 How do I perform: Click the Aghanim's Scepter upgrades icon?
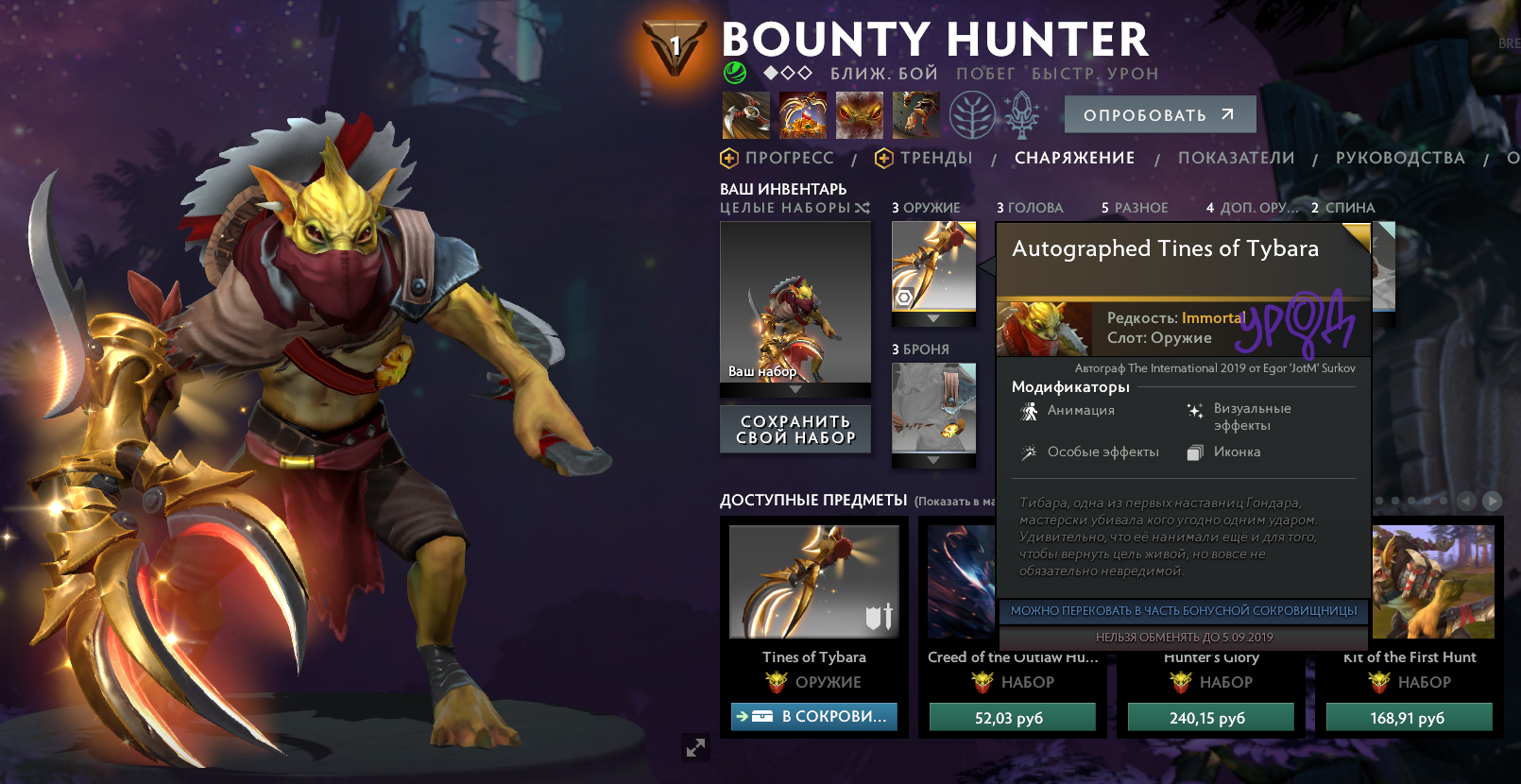pos(1022,113)
